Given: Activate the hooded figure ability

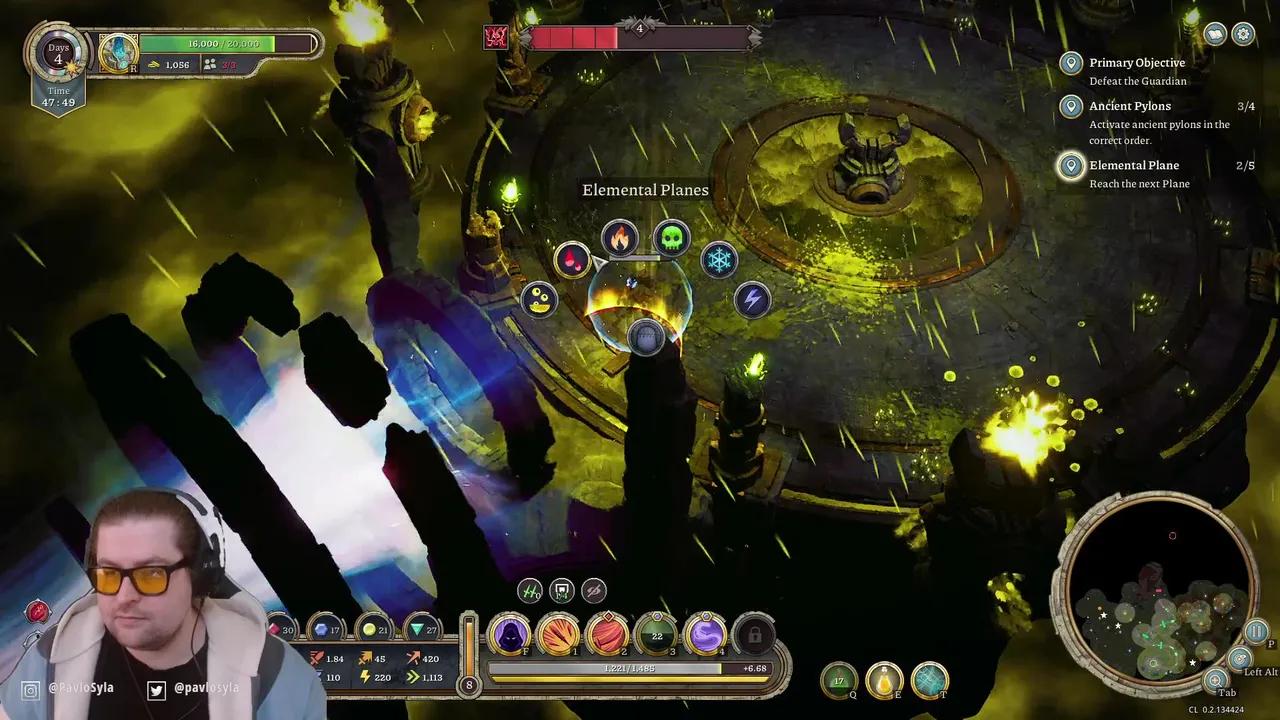Looking at the screenshot, I should click(509, 635).
